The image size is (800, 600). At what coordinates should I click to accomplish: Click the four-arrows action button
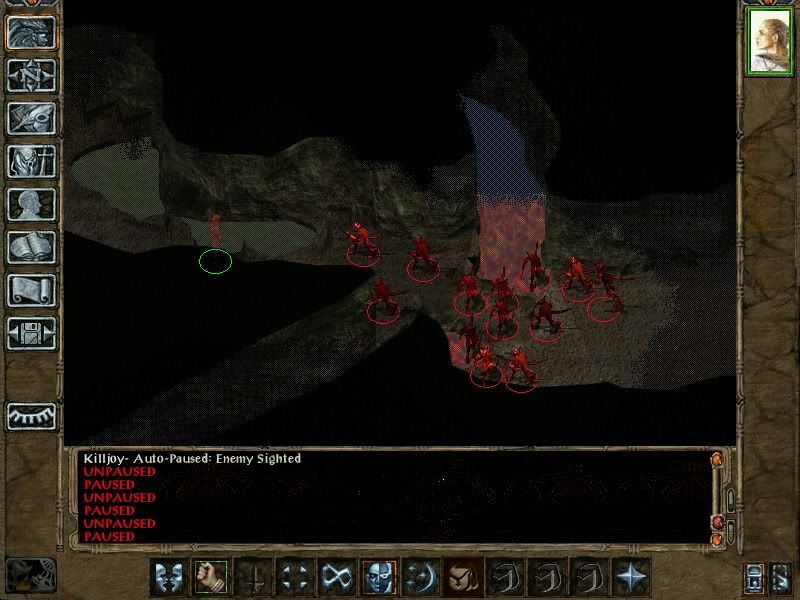click(294, 576)
